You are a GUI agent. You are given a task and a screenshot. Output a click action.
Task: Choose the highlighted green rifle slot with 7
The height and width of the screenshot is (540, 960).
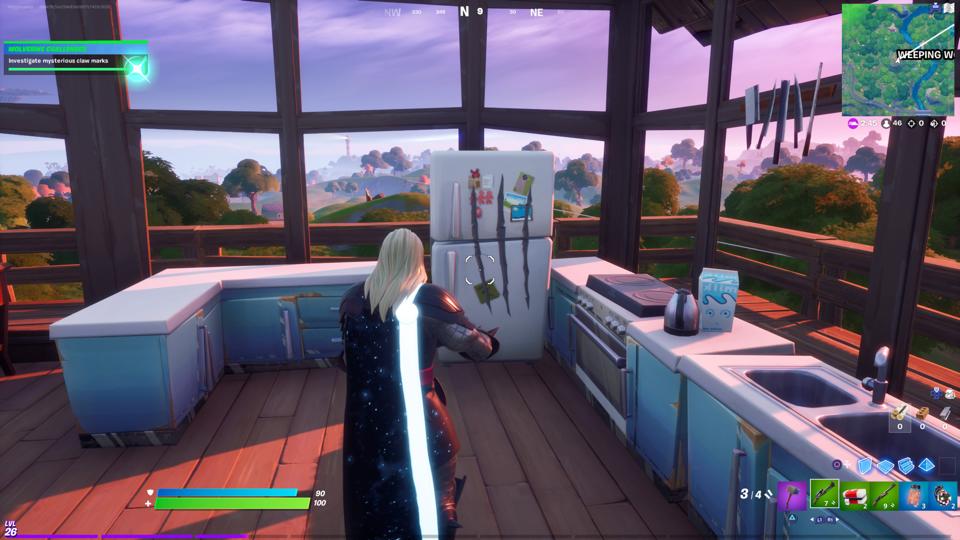point(824,495)
